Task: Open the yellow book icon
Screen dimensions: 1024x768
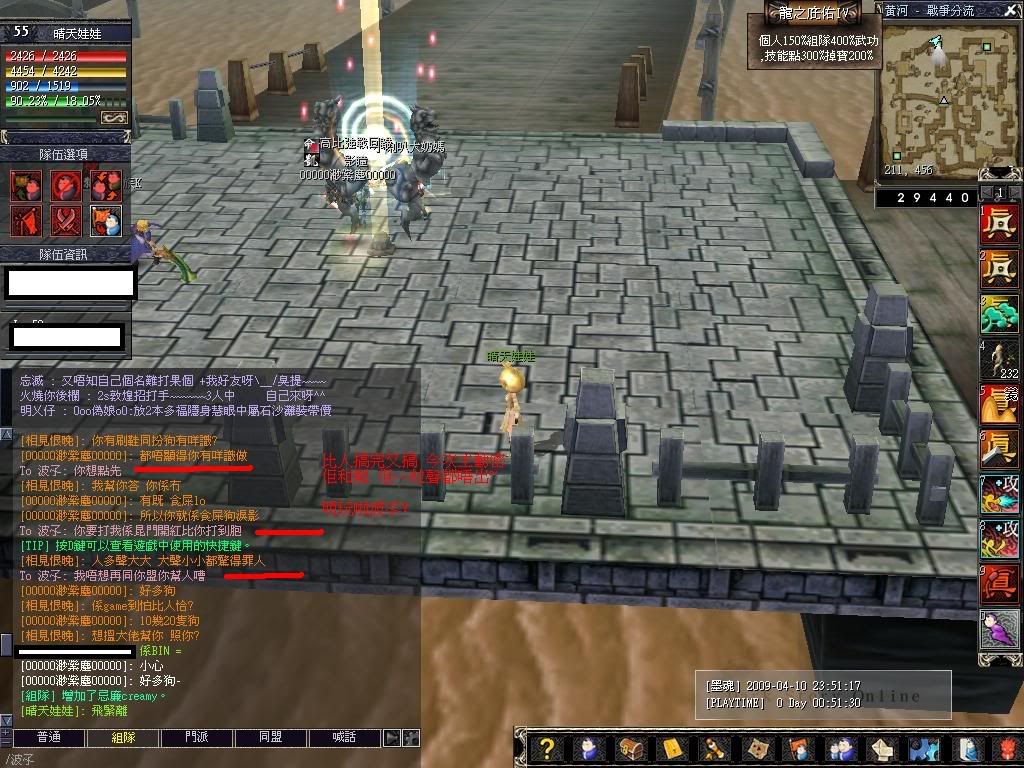Action: tap(671, 748)
